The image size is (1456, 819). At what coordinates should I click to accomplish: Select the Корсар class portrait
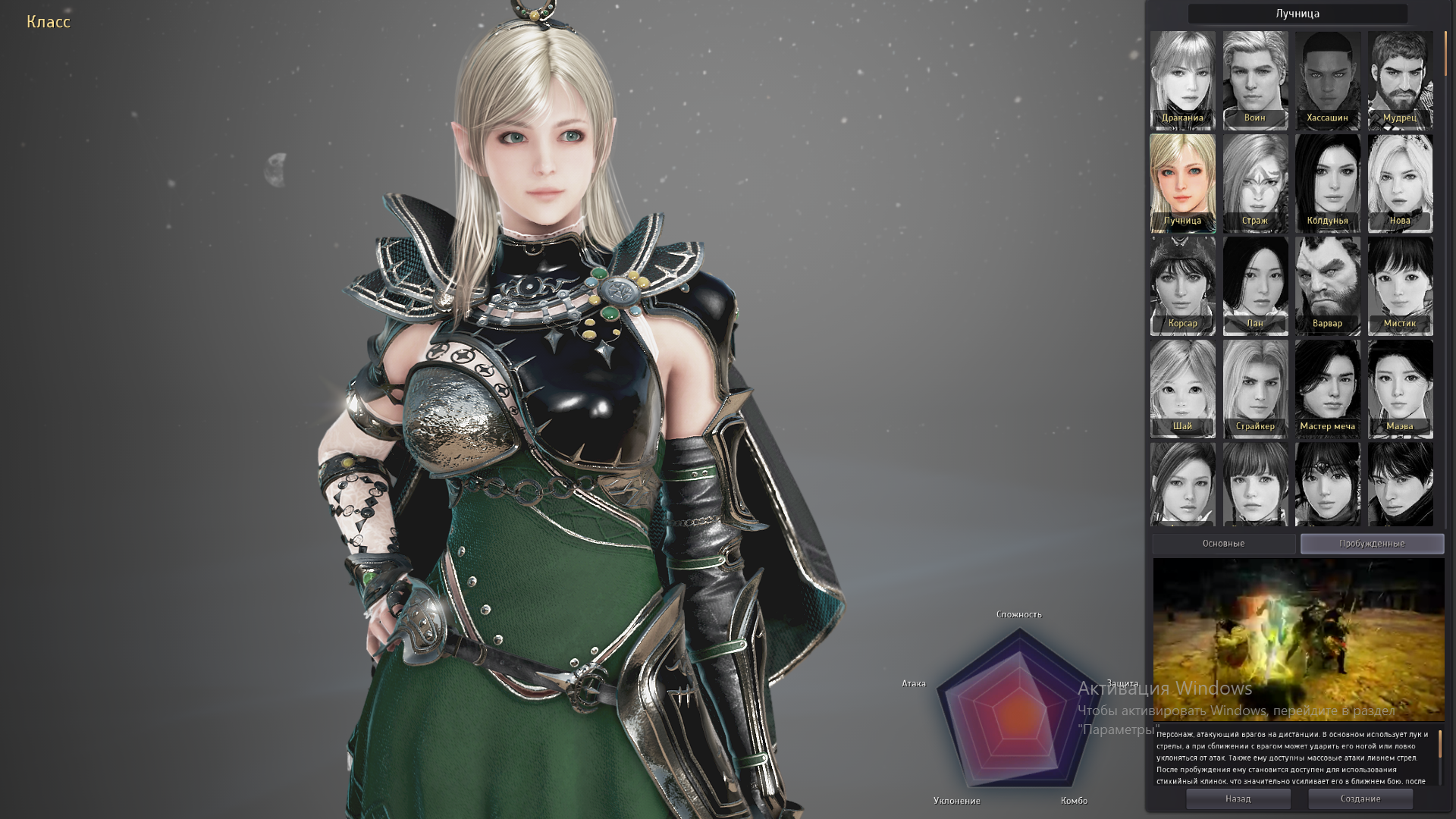pos(1182,285)
